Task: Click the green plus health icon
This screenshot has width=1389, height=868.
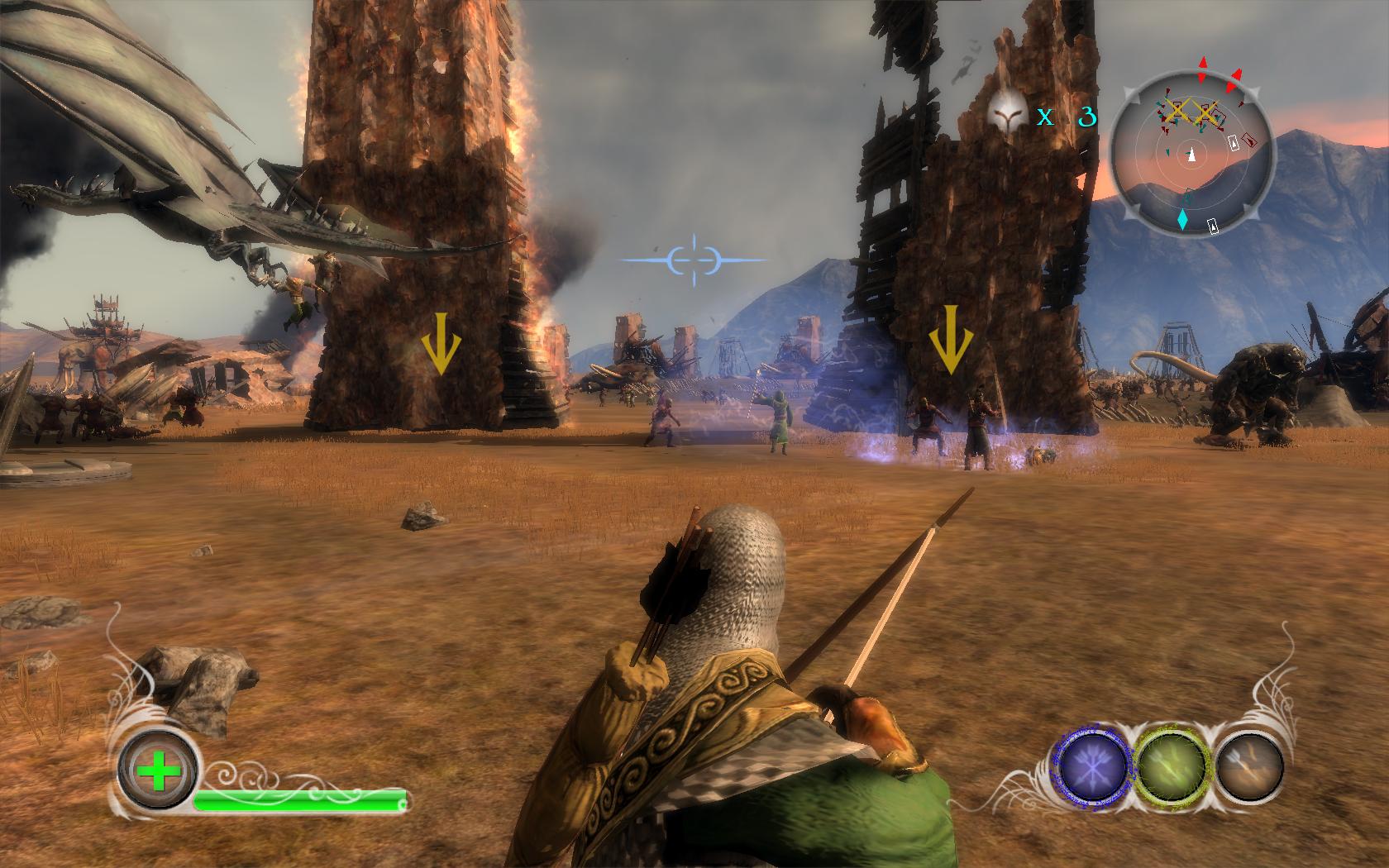Action: [x=156, y=775]
